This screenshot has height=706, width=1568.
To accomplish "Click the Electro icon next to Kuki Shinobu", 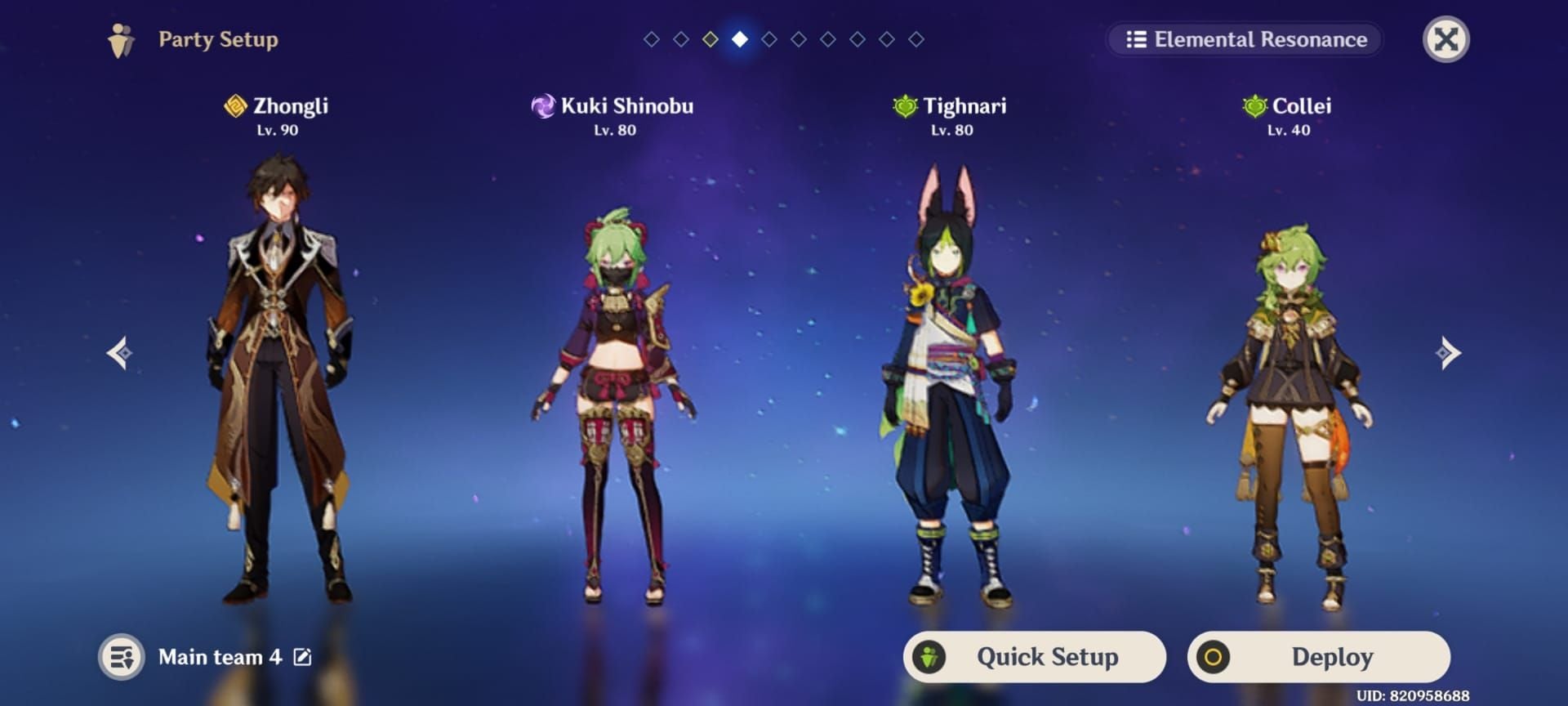I will point(543,105).
